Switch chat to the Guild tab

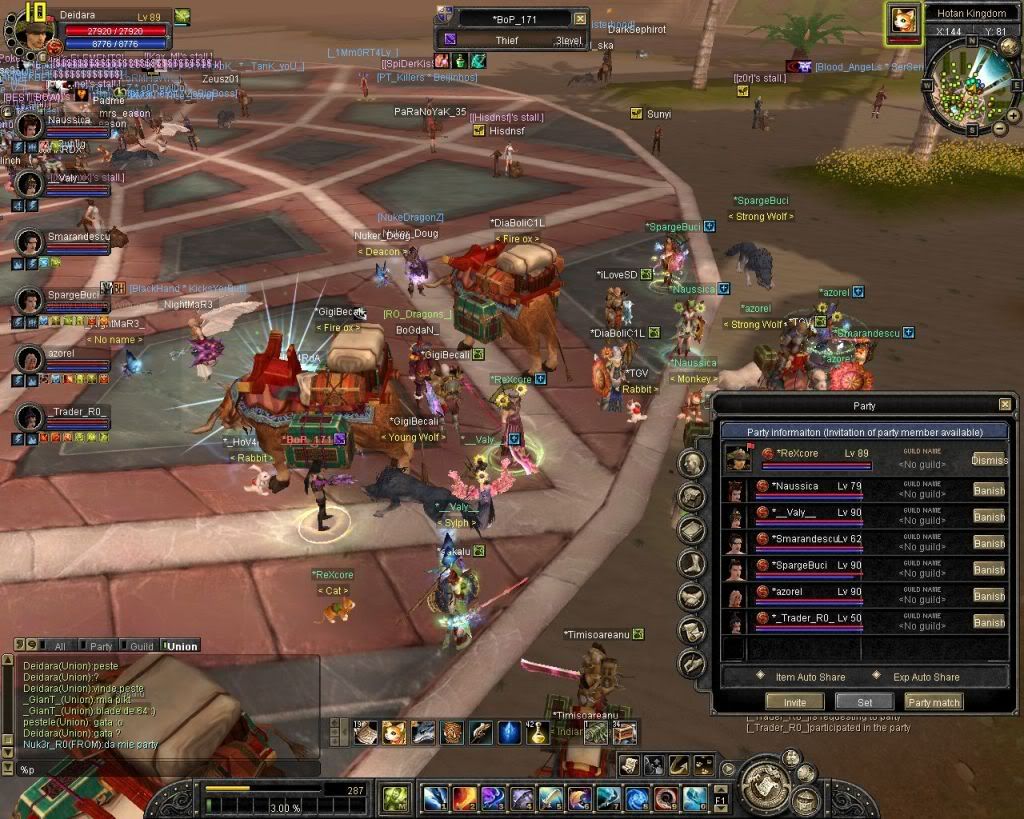(x=141, y=646)
